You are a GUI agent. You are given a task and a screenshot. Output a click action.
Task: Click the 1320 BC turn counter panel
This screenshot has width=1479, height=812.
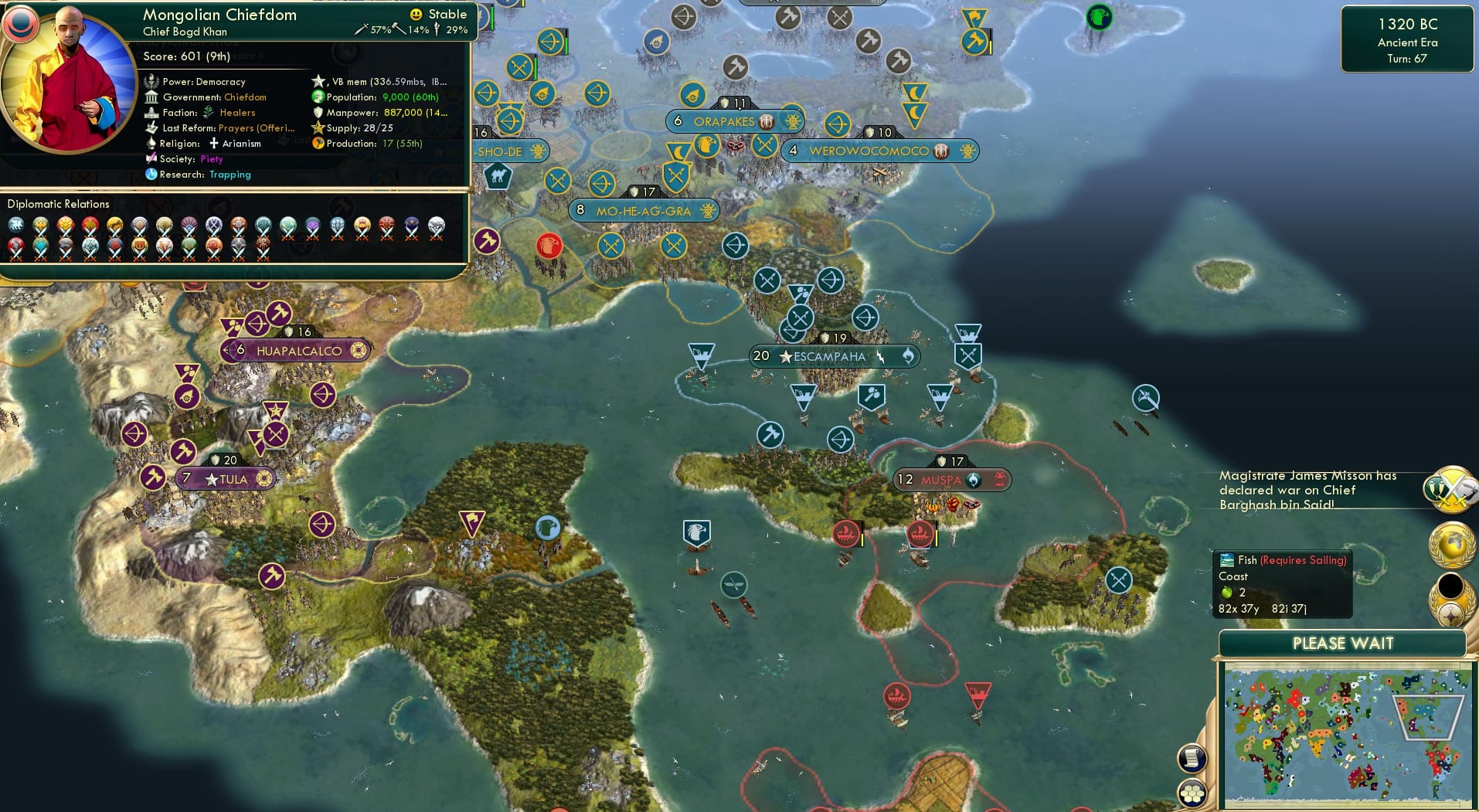point(1408,40)
